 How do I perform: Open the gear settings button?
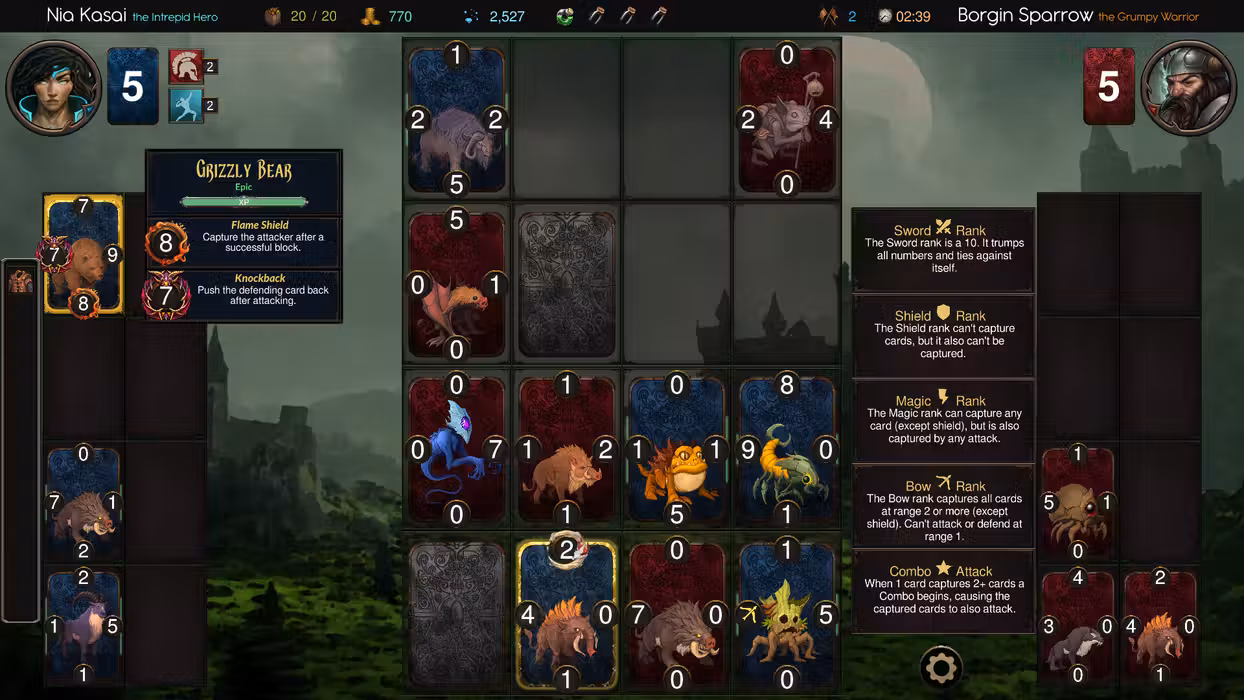coord(940,667)
